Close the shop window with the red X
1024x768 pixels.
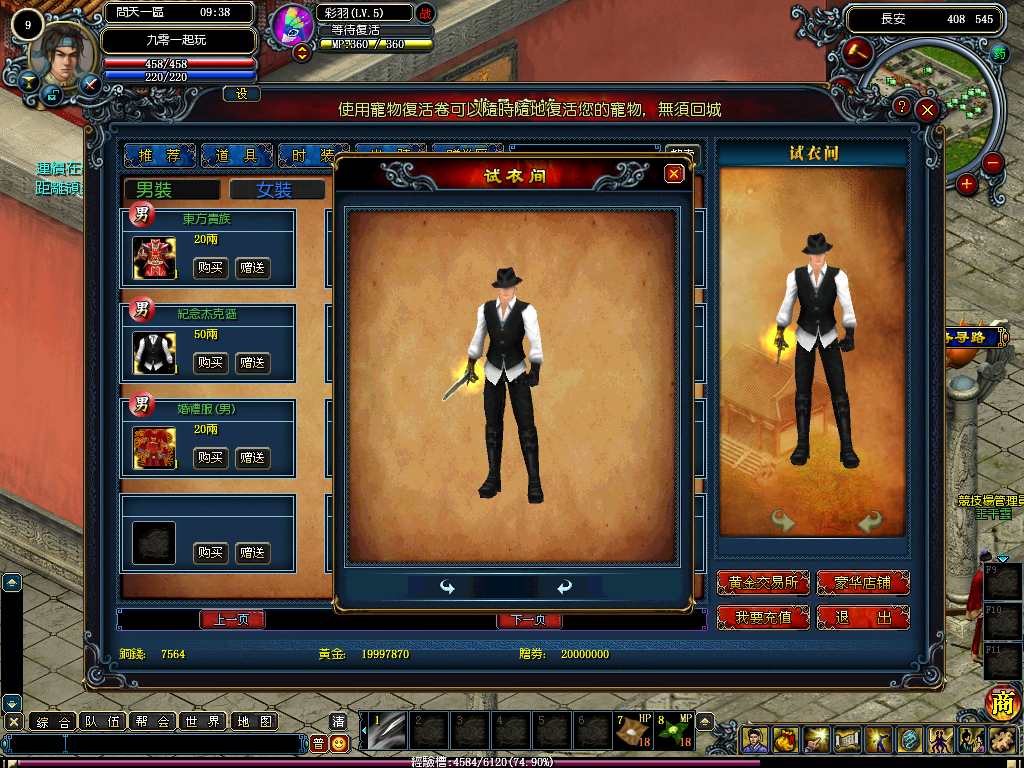click(927, 110)
